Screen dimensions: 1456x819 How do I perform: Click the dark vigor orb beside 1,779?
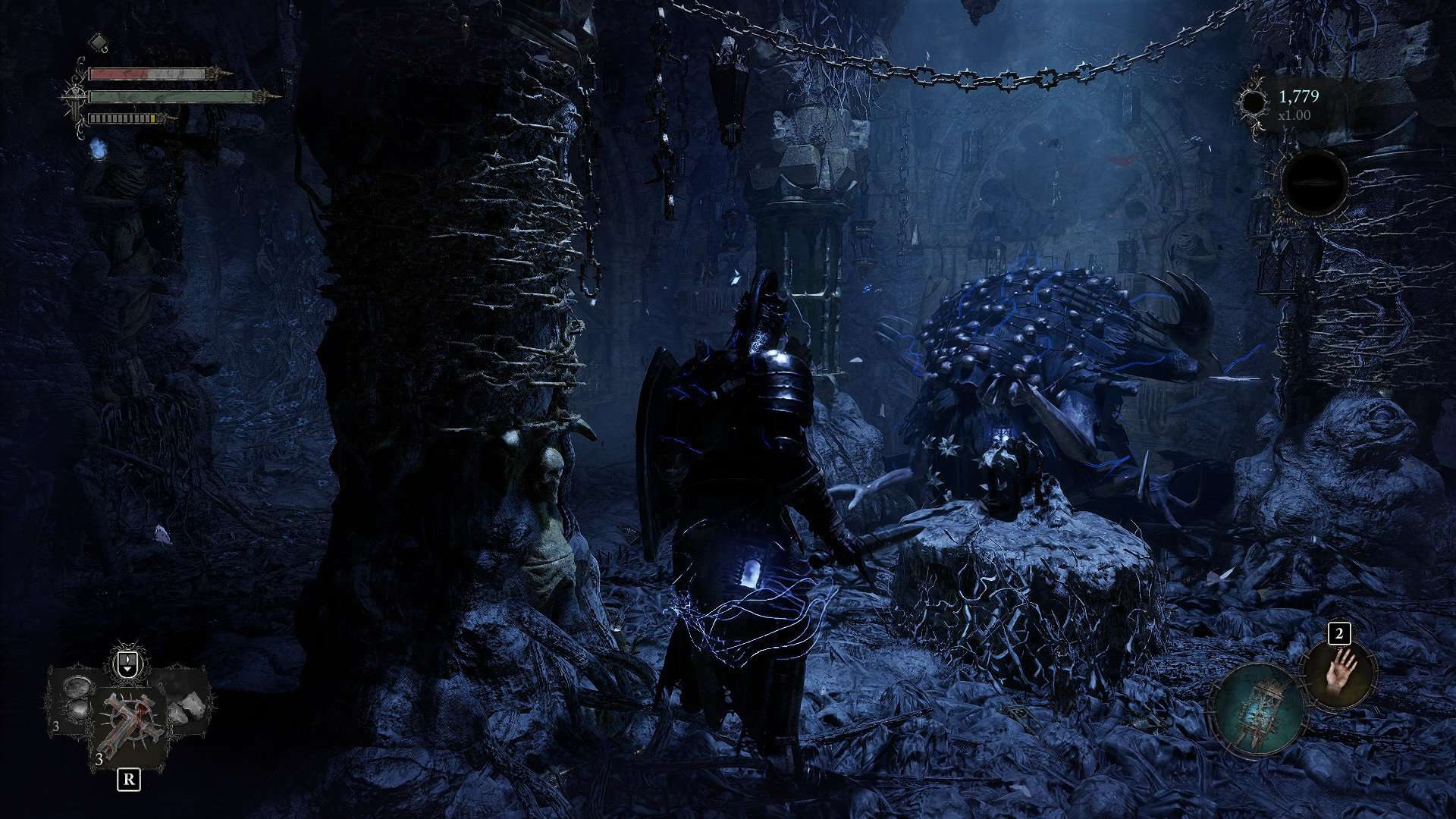click(1254, 101)
